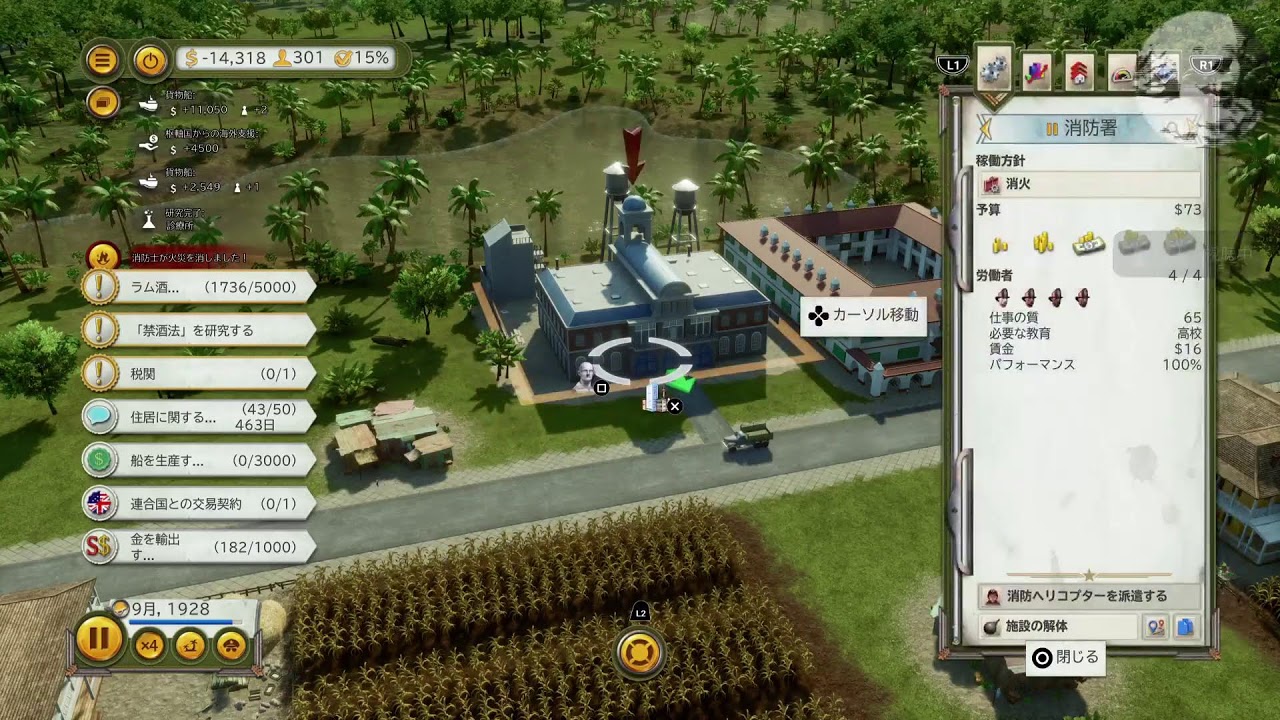Viewport: 1280px width, 720px height.
Task: Switch to the colorful bar chart tab
Action: (x=1036, y=71)
